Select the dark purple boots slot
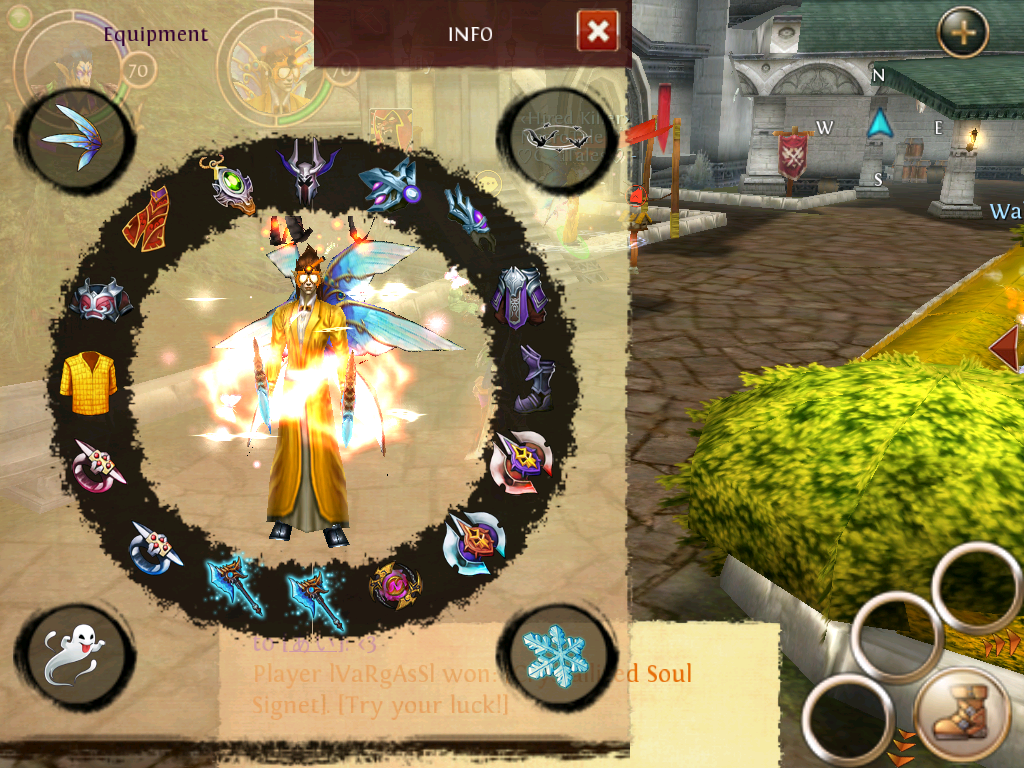1024x768 pixels. 533,379
